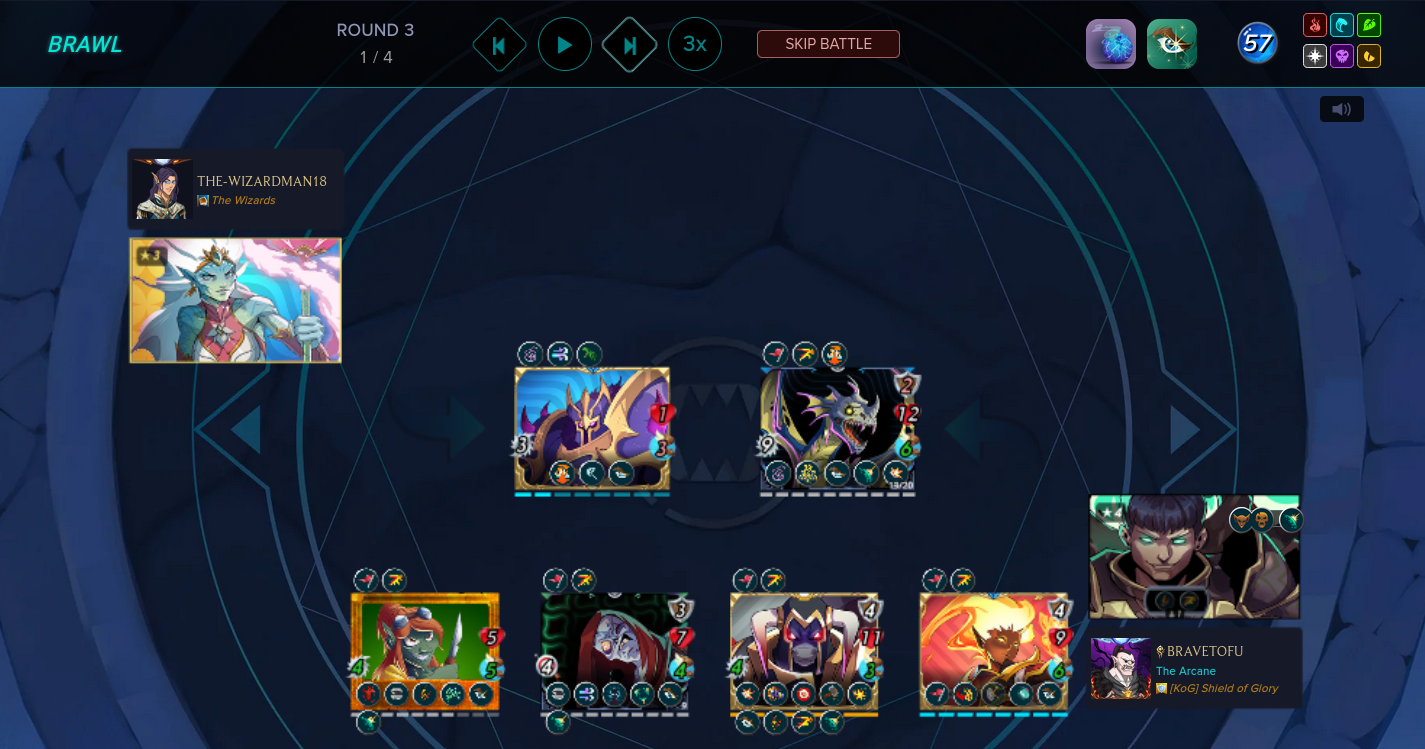Inspect the green eye ruleset icon

[1171, 44]
